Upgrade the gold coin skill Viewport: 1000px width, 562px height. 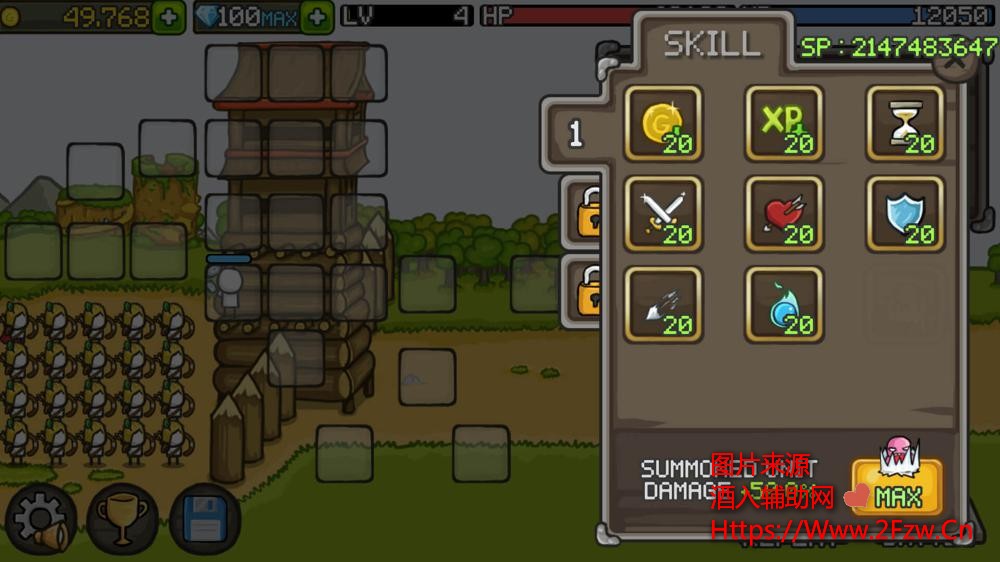click(x=663, y=124)
